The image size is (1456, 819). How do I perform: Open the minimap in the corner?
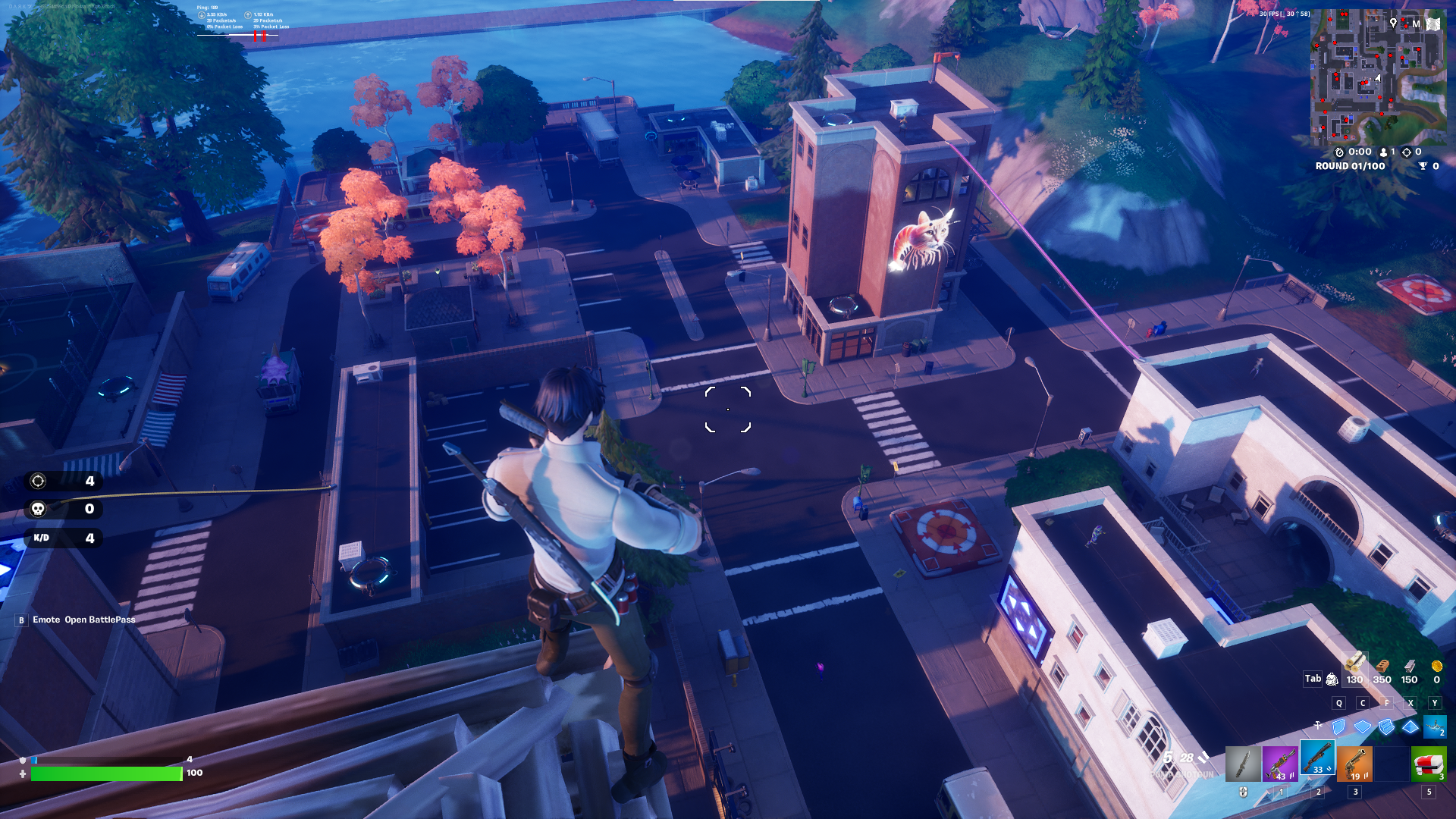click(x=1378, y=76)
